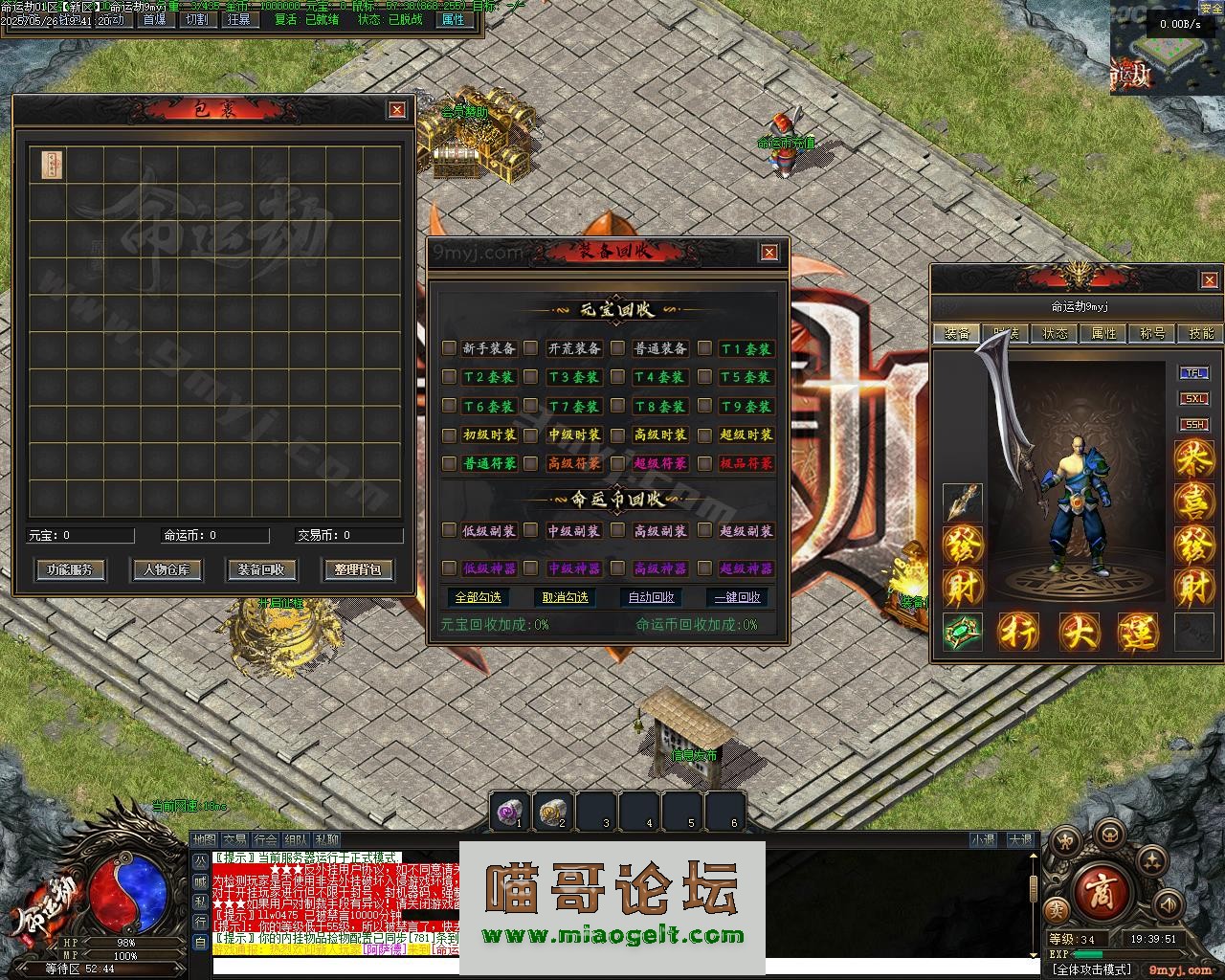This screenshot has height=980, width=1225.
Task: Open 功能服务 in the bag panel
Action: [70, 569]
